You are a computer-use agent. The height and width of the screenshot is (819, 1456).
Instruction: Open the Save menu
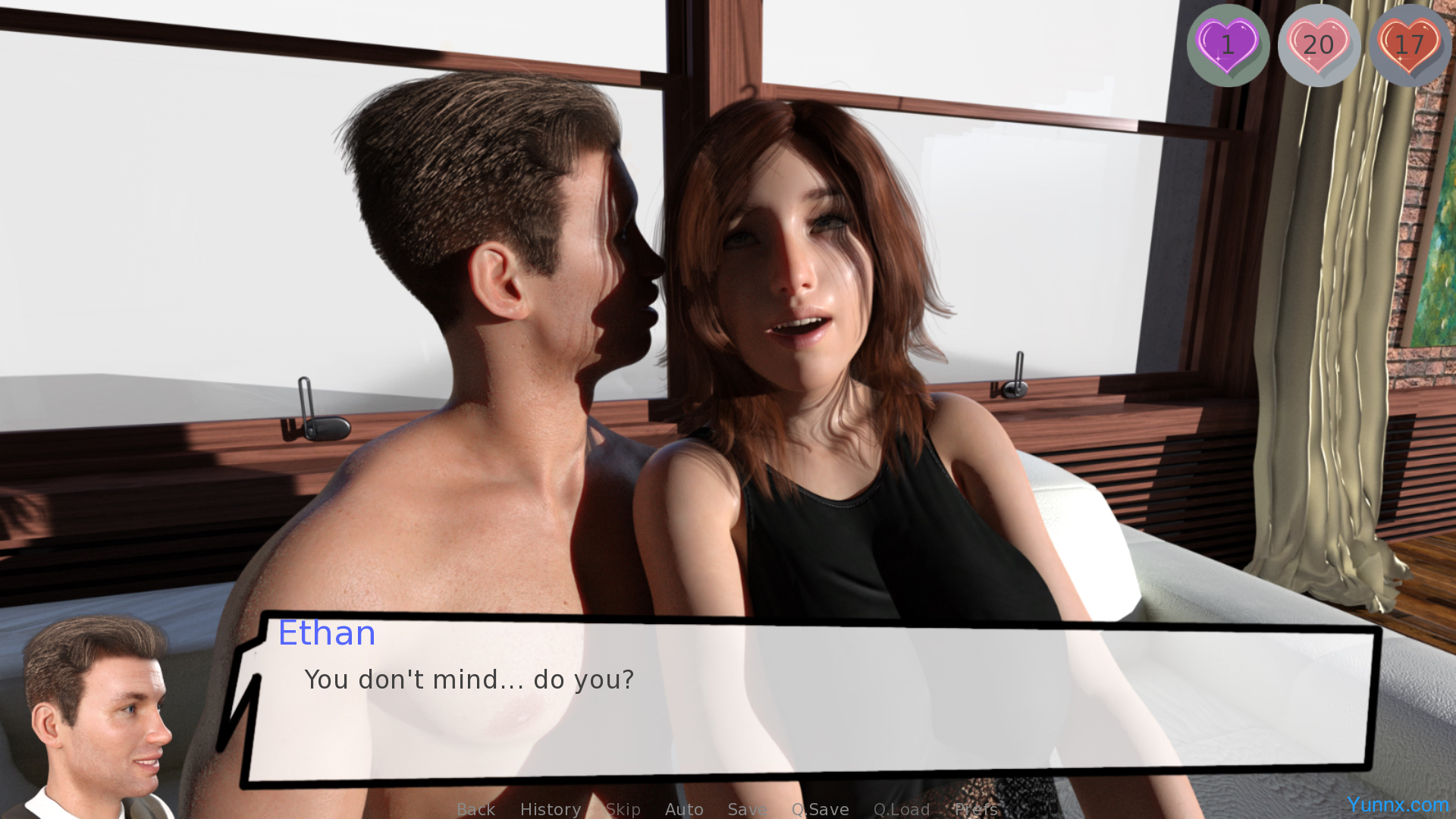pyautogui.click(x=747, y=809)
